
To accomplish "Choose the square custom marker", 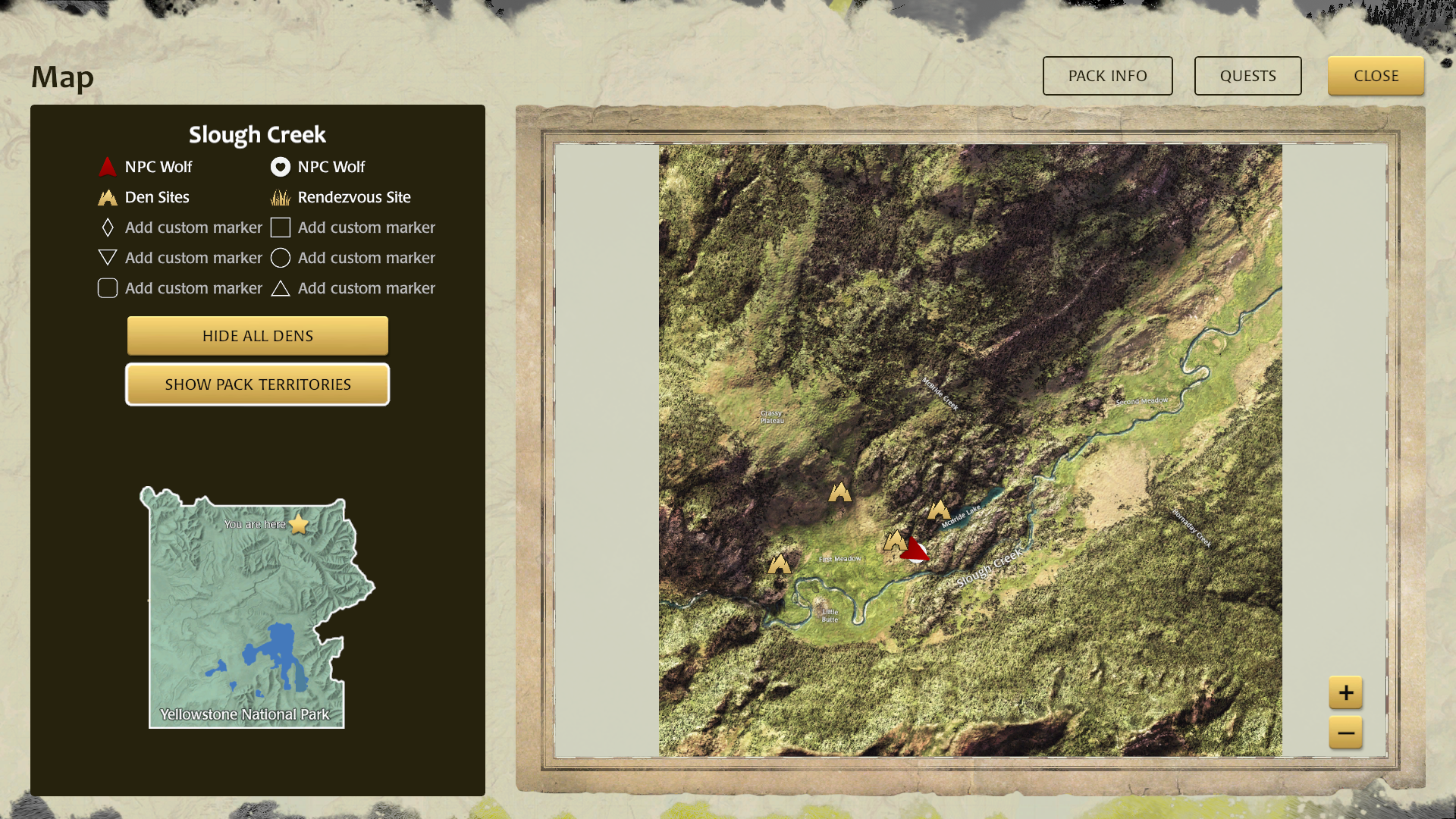I will coord(281,227).
